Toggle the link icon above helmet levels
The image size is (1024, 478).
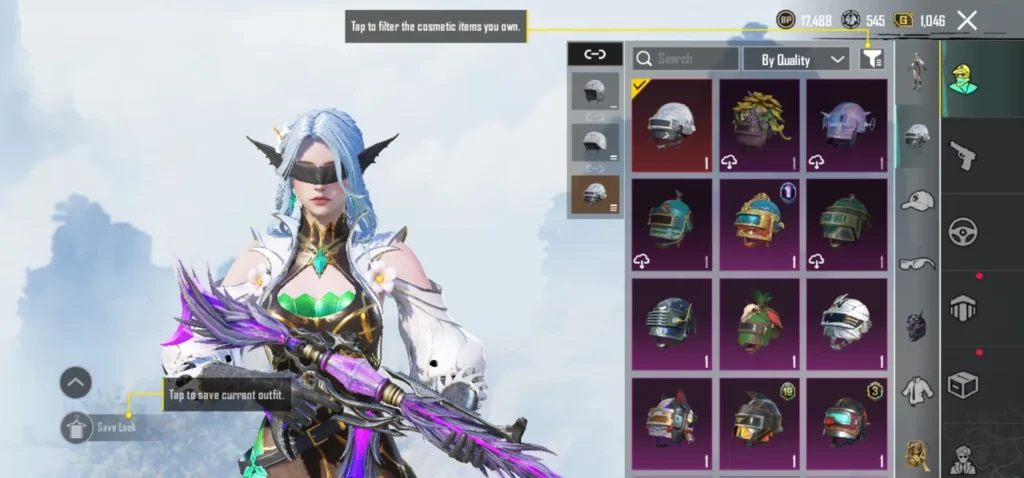(x=595, y=54)
